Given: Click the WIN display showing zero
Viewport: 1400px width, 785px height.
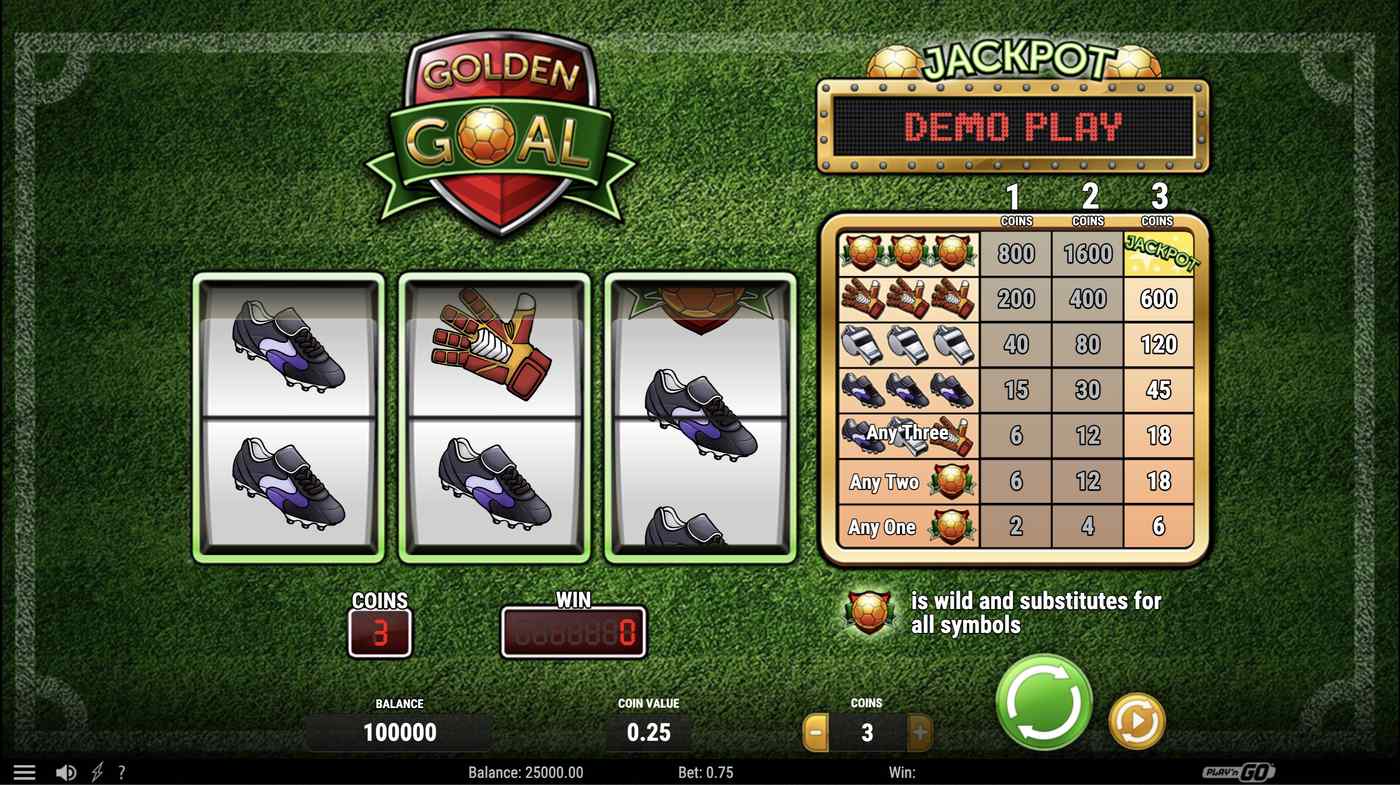Looking at the screenshot, I should [x=574, y=632].
